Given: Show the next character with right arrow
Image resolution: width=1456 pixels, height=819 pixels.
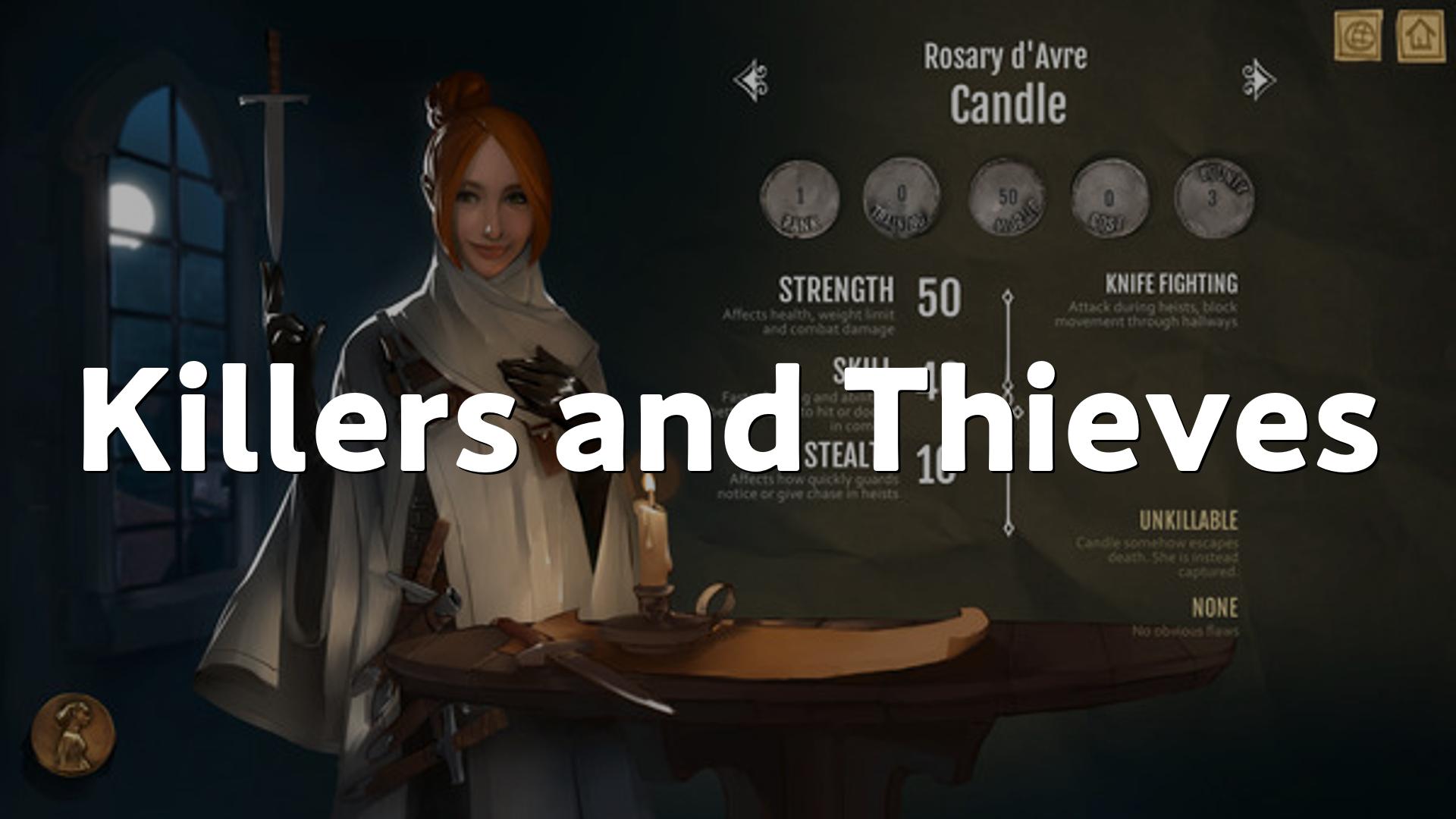Looking at the screenshot, I should (x=1258, y=80).
